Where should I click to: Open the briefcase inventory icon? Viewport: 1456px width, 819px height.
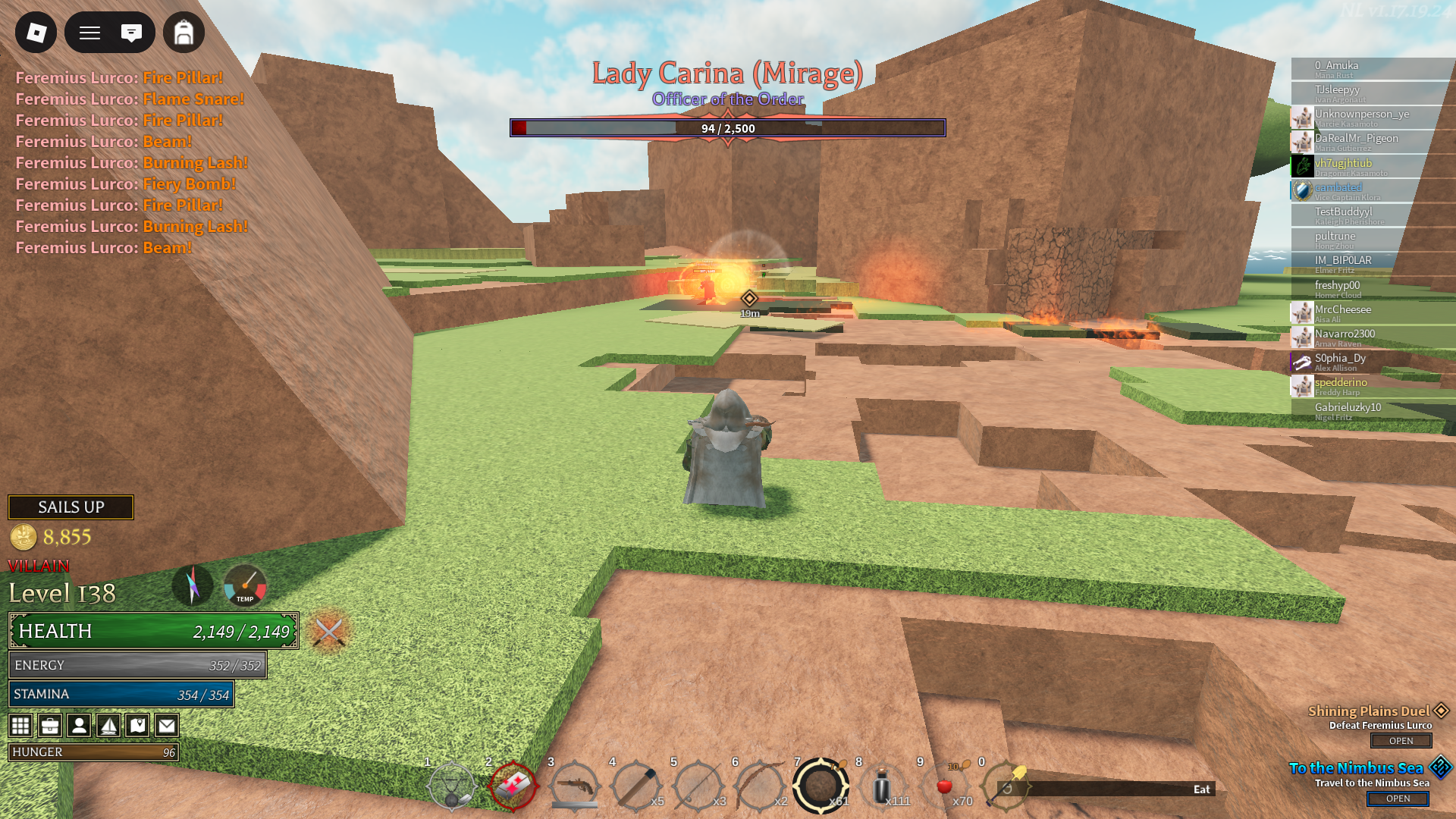[x=50, y=726]
